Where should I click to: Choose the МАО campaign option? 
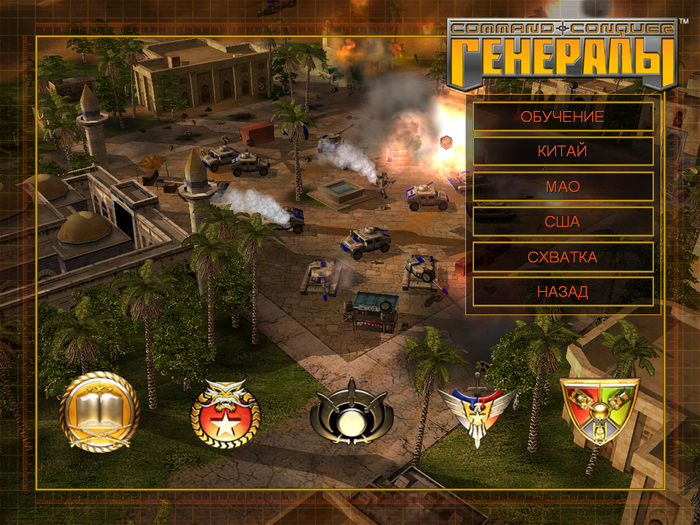562,187
